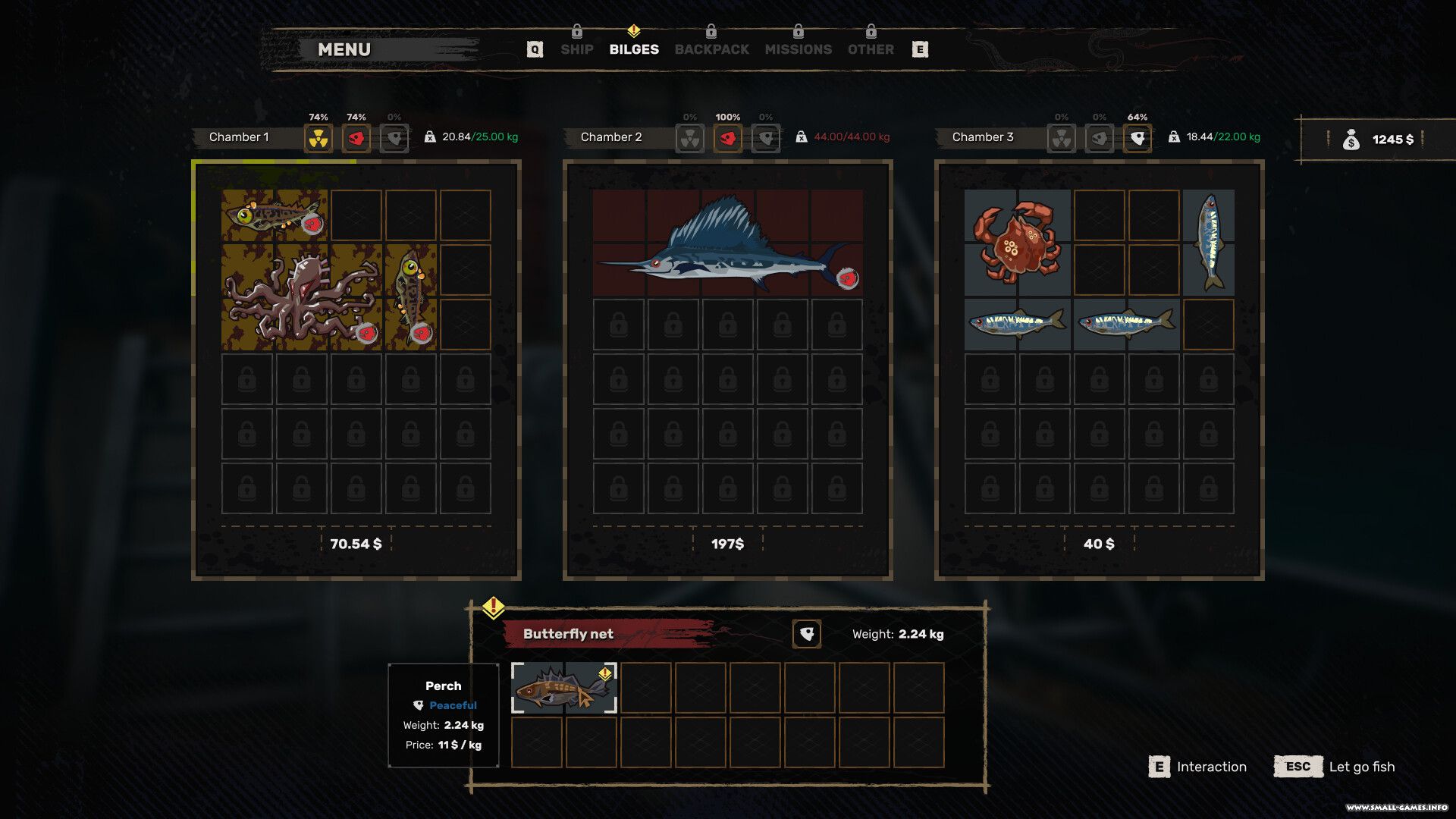Viewport: 1456px width, 819px height.
Task: Click the Chamber 3 label
Action: click(983, 137)
